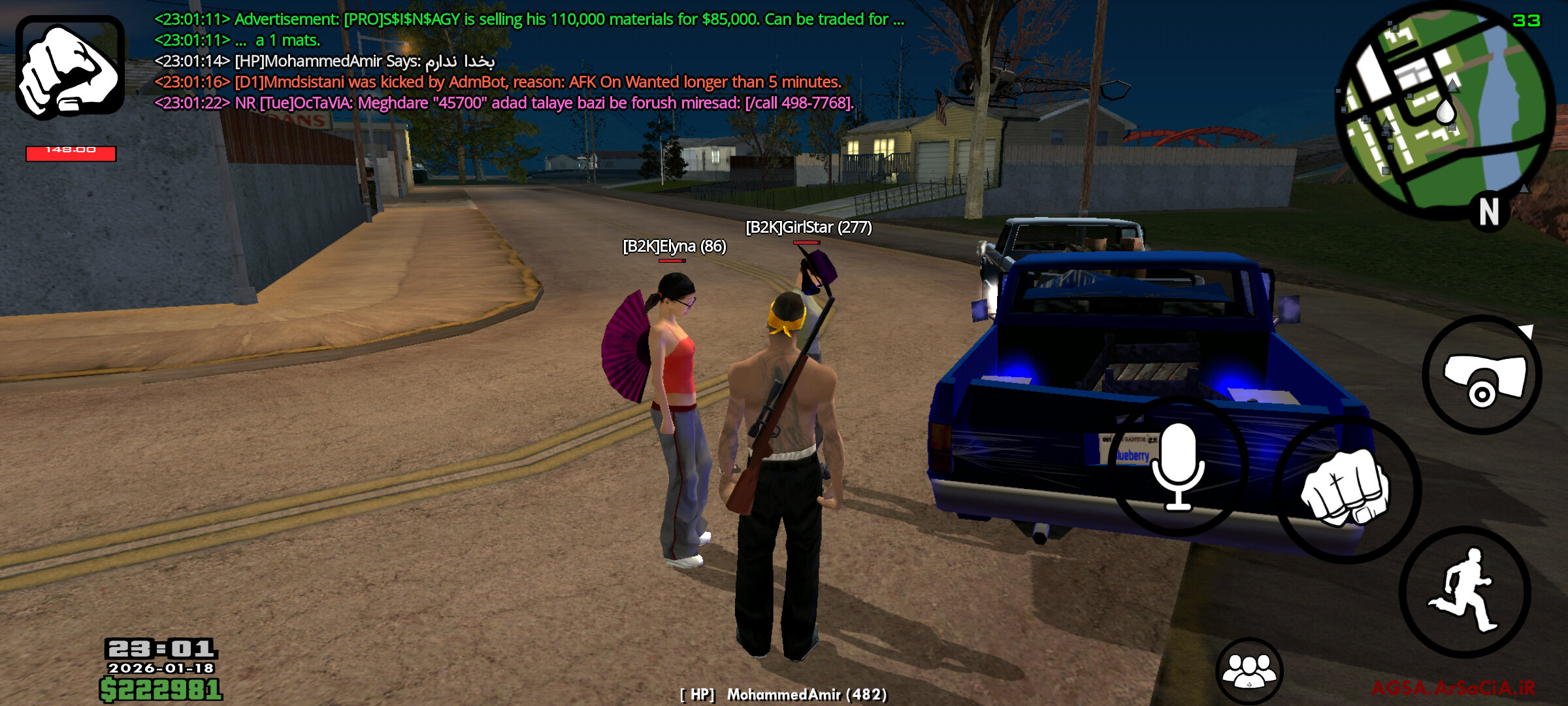Enter vehicle using the car door button
The height and width of the screenshot is (706, 1568).
click(1482, 376)
